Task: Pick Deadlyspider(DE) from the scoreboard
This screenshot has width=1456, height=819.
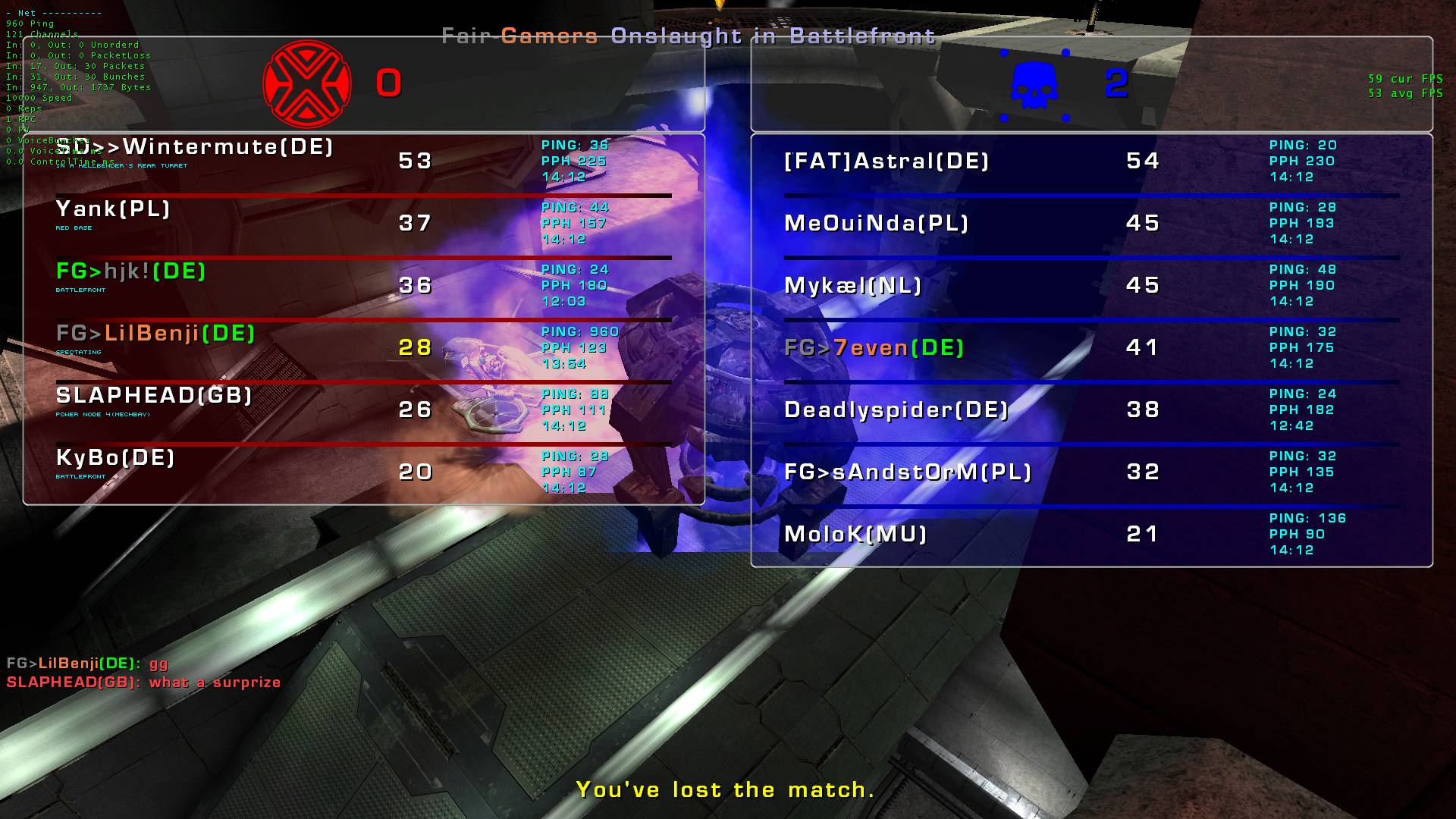Action: [896, 409]
